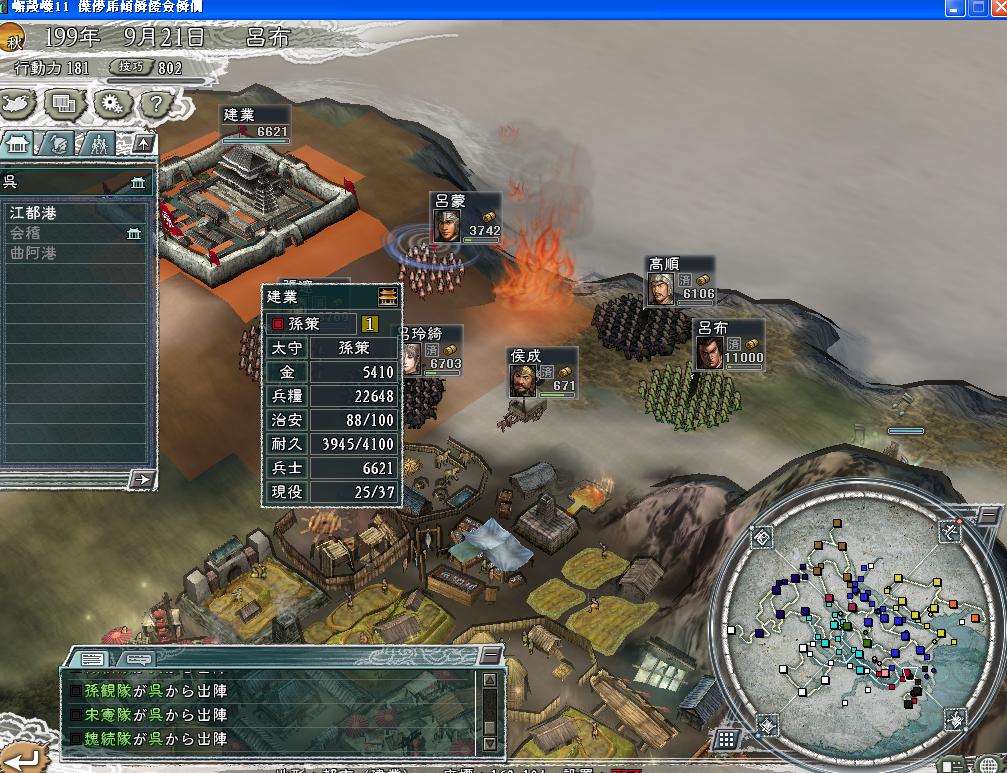The image size is (1007, 773).
Task: Click the overlapping windows icon button
Action: point(65,103)
